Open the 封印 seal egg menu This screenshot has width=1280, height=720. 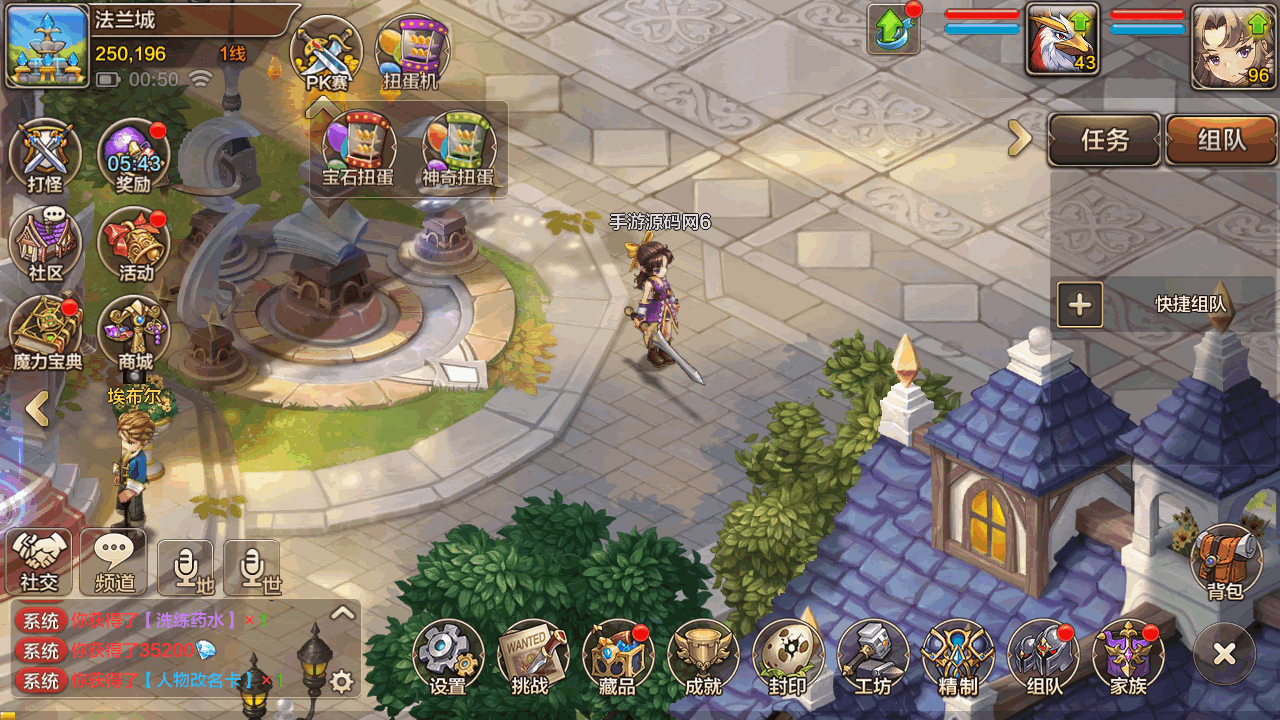(x=787, y=655)
